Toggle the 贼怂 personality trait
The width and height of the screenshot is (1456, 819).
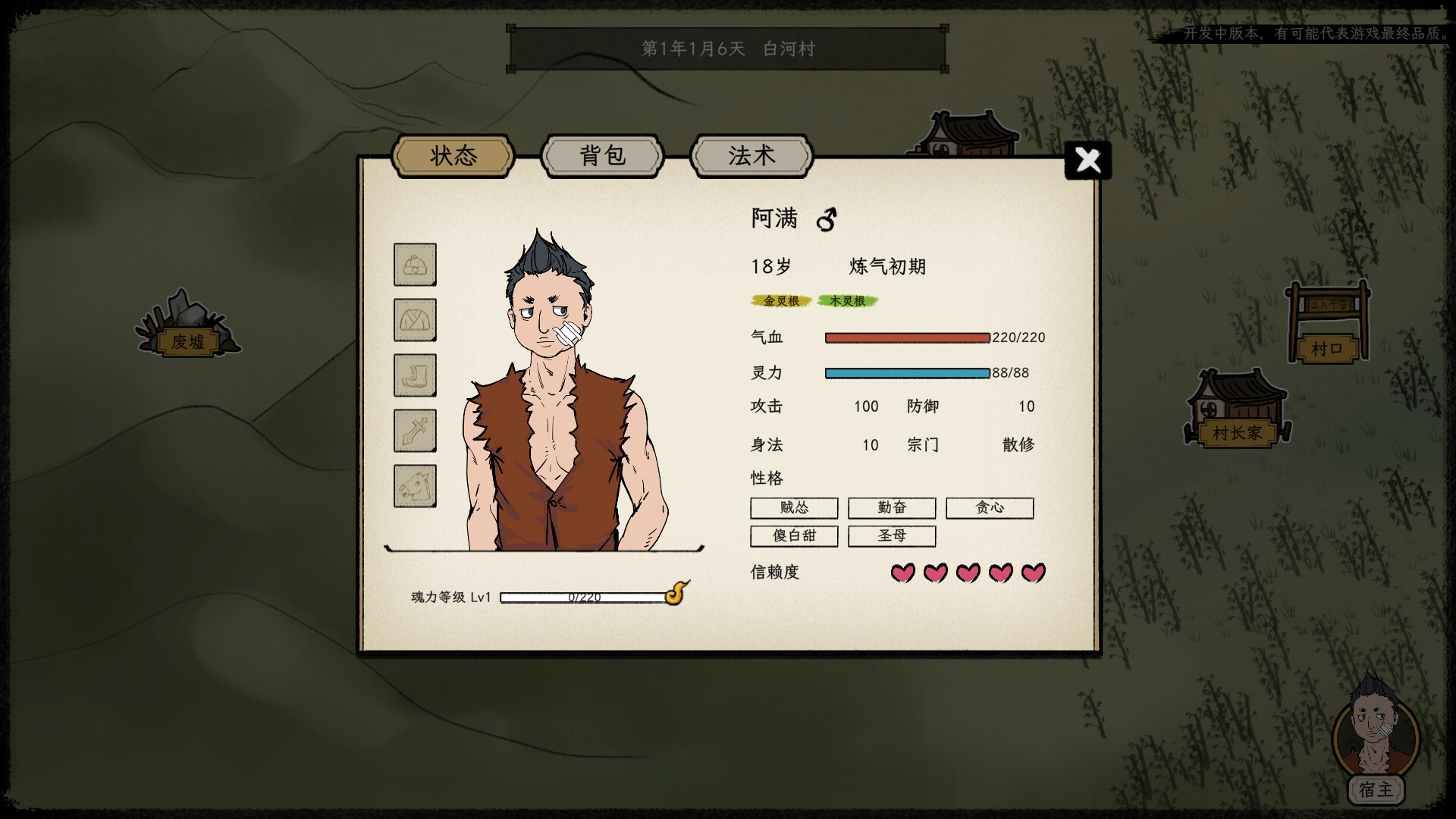pos(793,508)
